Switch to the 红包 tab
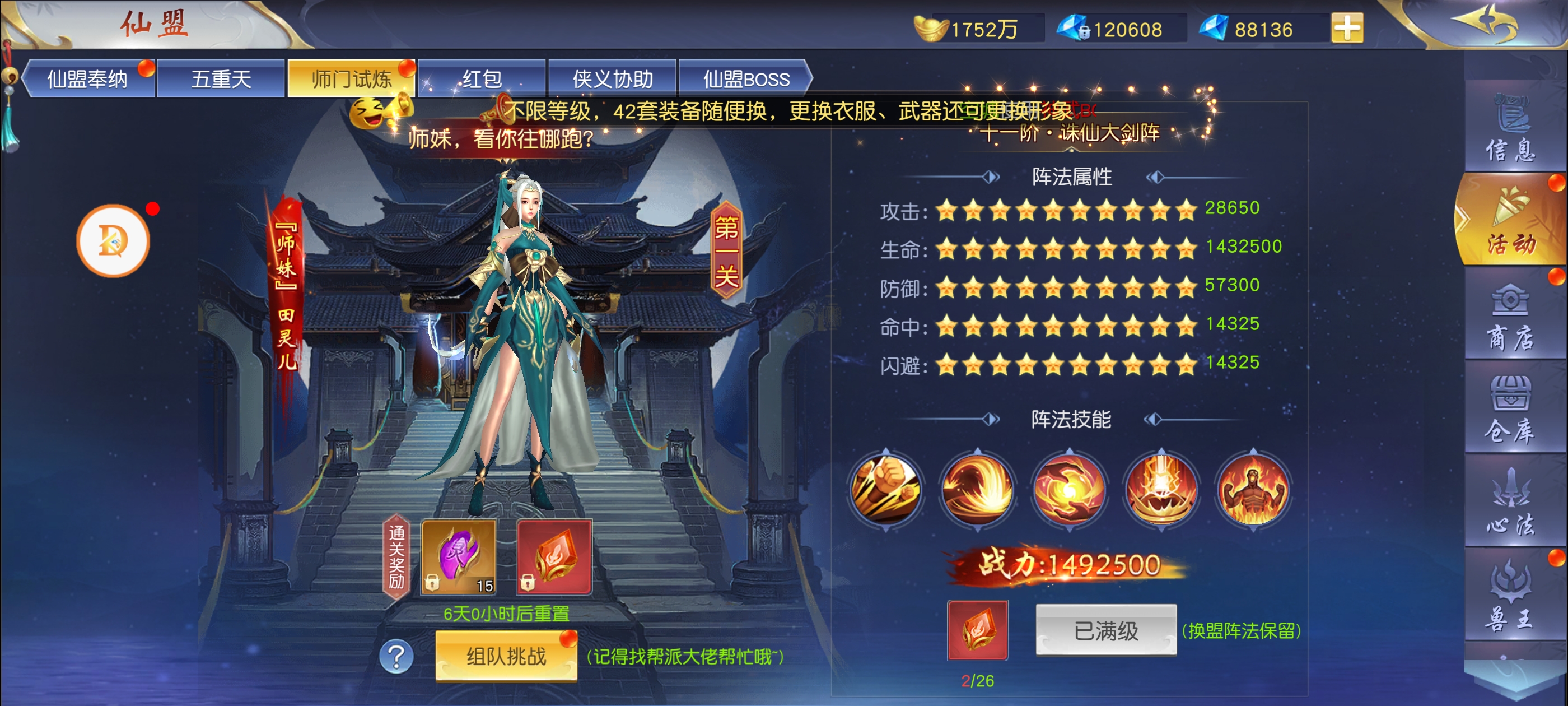The height and width of the screenshot is (706, 1568). (482, 78)
